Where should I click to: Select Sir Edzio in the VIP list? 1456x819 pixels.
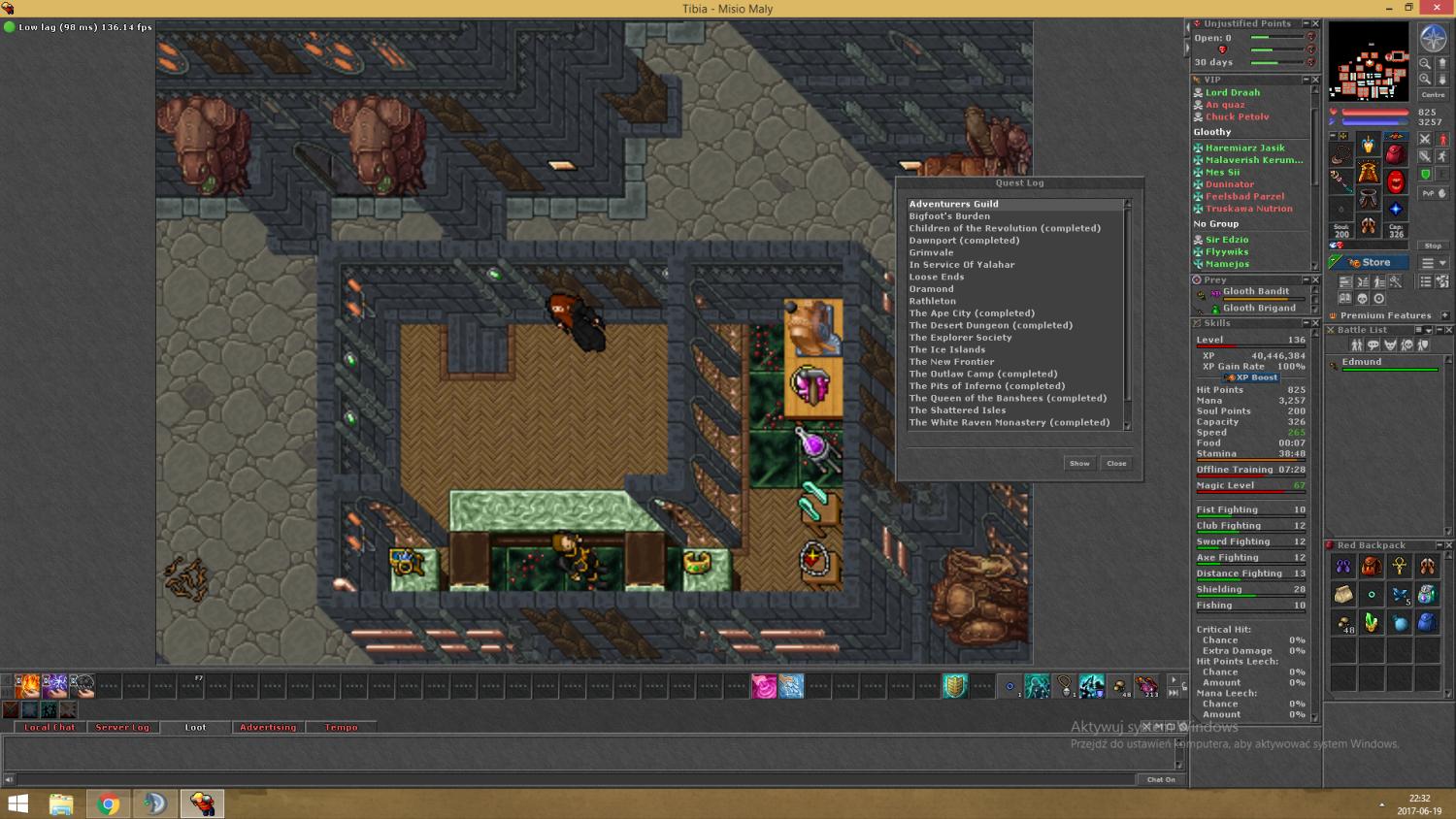[x=1227, y=240]
